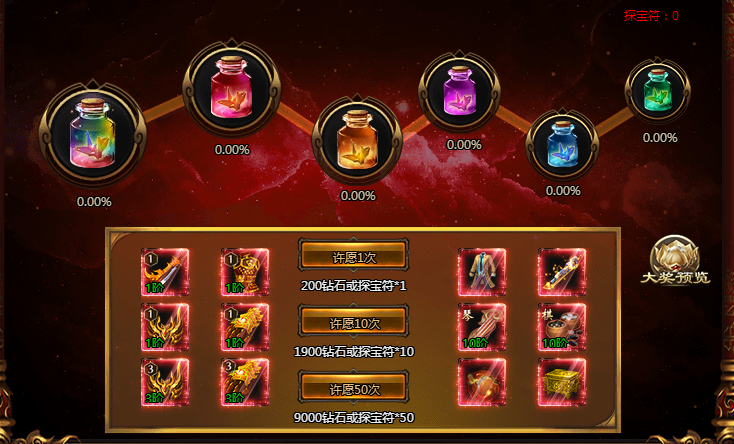734x444 pixels.
Task: View the golden treasure chest reward
Action: tap(561, 382)
